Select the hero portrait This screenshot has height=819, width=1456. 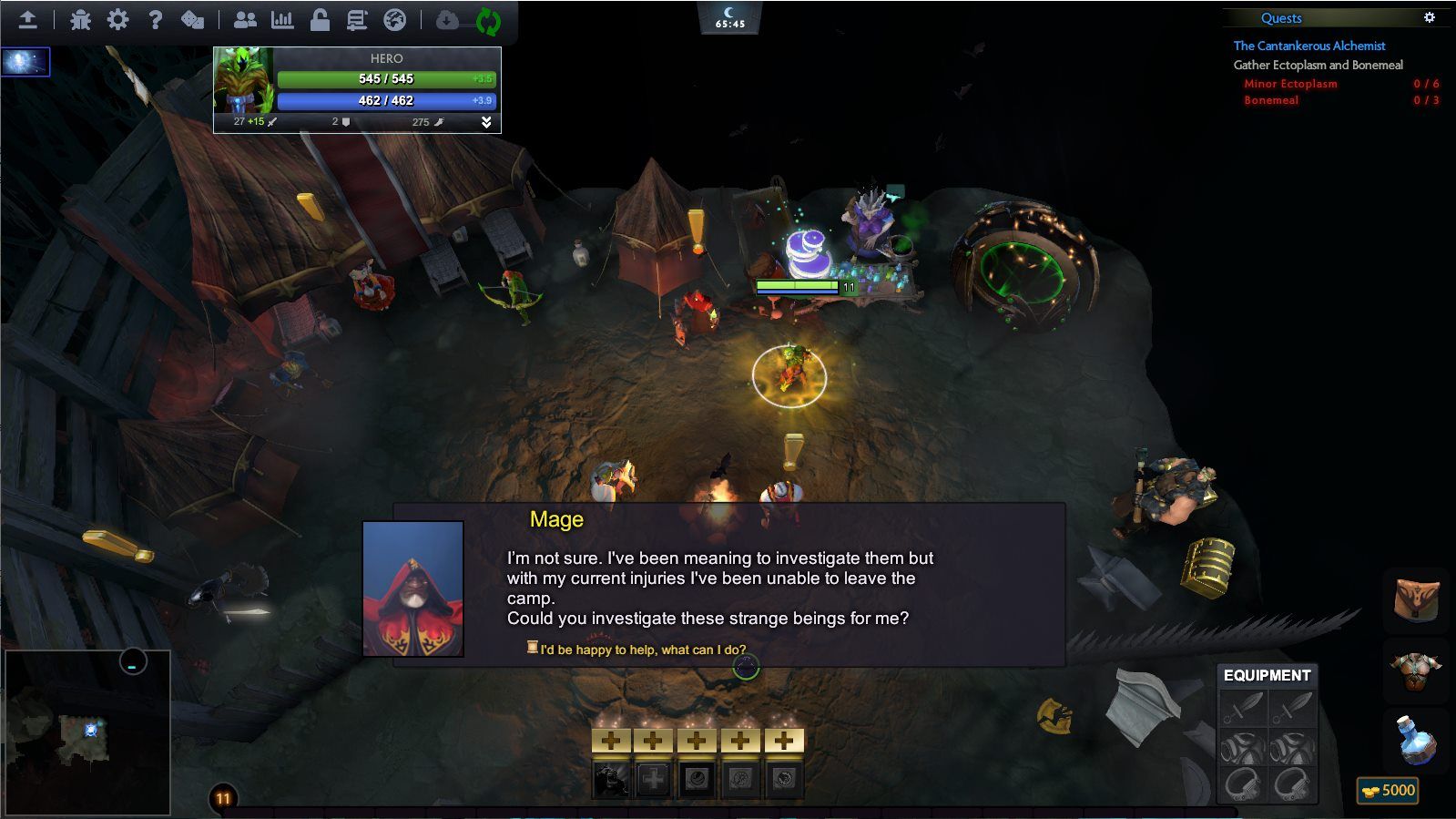(x=243, y=80)
